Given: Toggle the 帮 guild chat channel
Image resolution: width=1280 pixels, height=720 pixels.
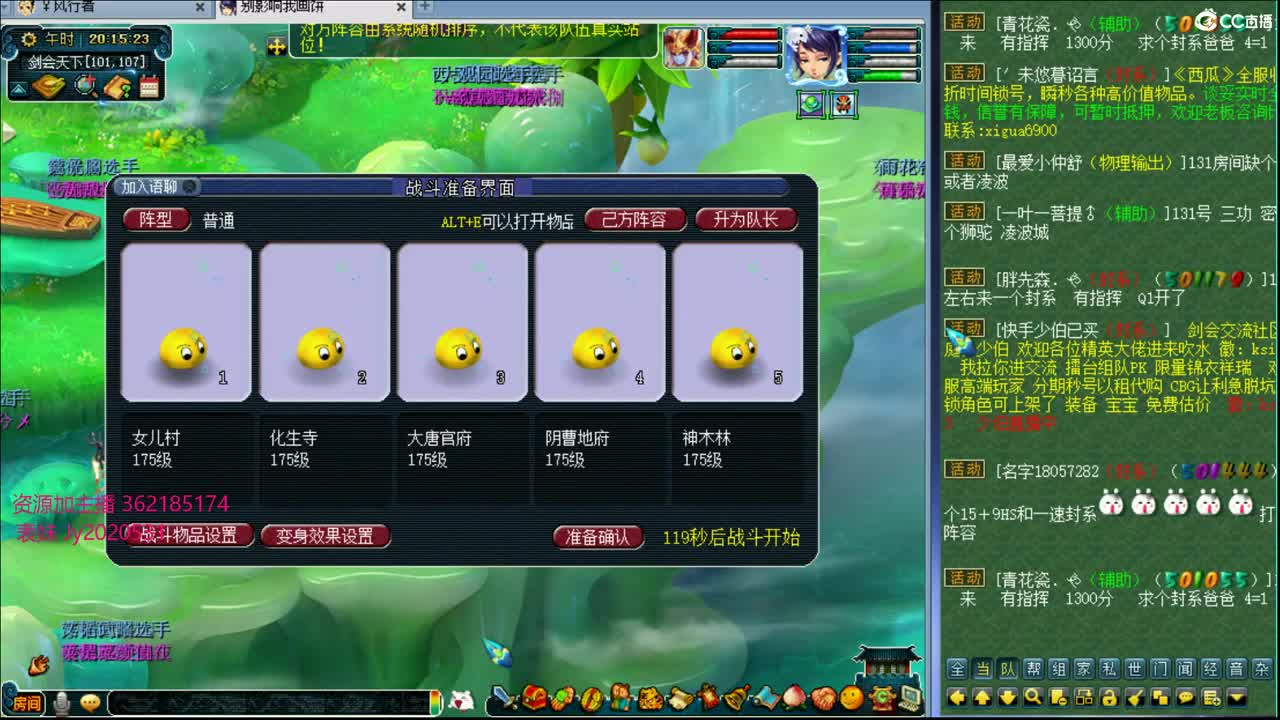Looking at the screenshot, I should click(1032, 668).
